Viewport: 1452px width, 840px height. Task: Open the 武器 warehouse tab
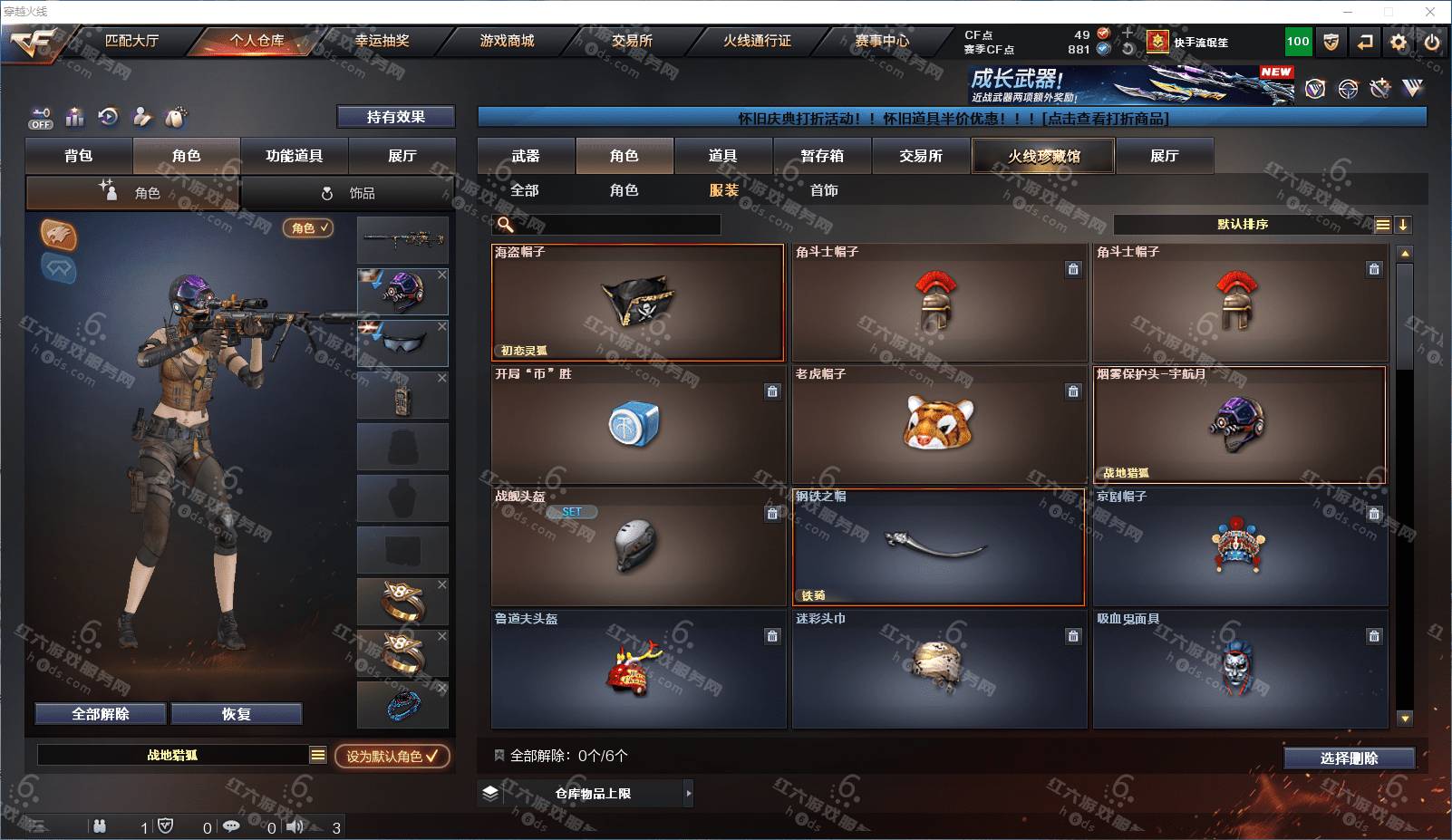click(x=526, y=156)
